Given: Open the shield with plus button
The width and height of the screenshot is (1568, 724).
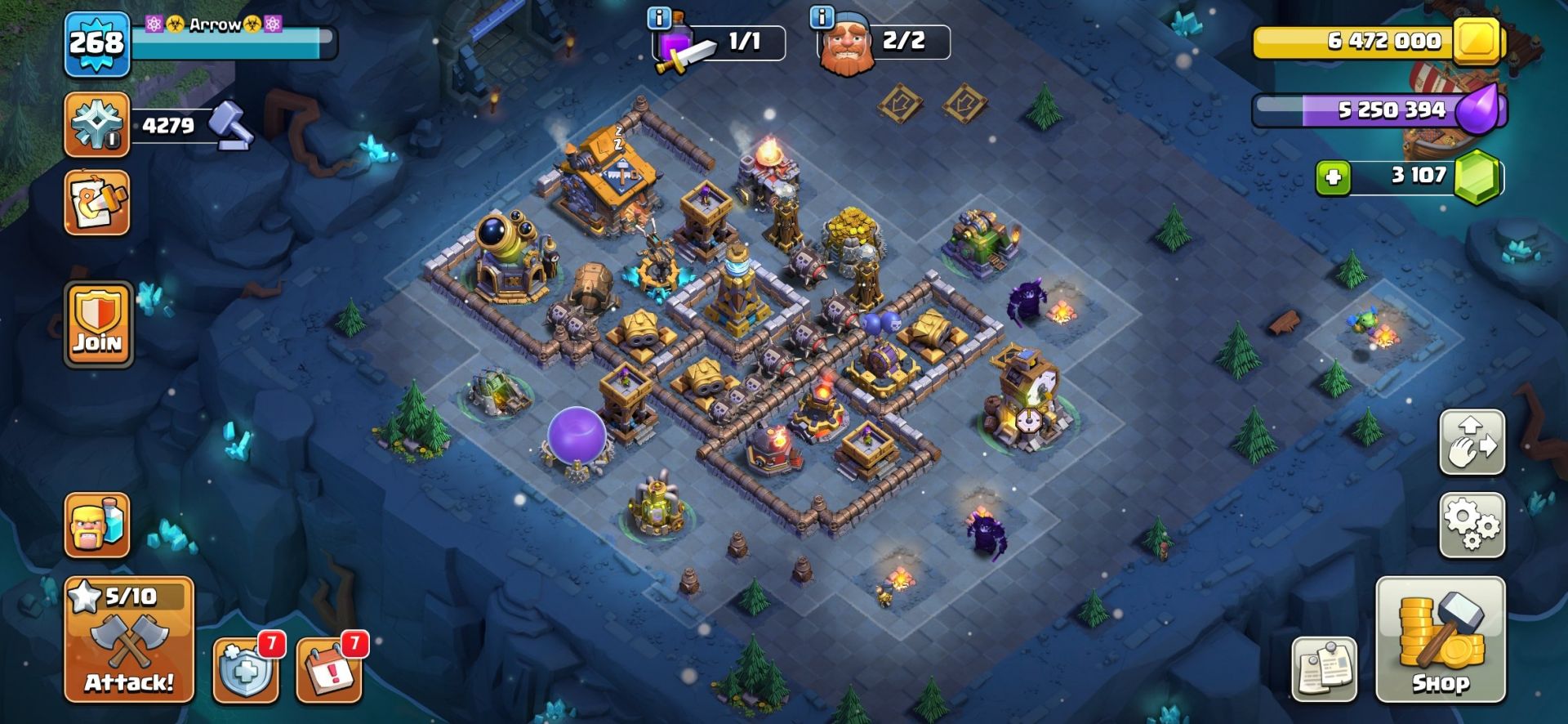Looking at the screenshot, I should pyautogui.click(x=246, y=671).
